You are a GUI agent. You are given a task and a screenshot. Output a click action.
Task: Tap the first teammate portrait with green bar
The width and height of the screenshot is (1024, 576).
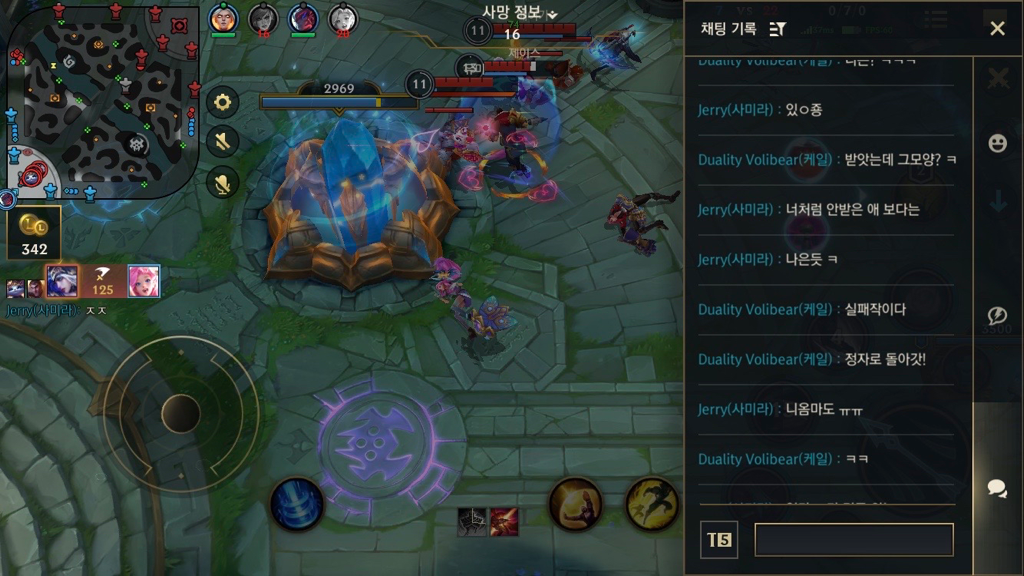[x=222, y=19]
